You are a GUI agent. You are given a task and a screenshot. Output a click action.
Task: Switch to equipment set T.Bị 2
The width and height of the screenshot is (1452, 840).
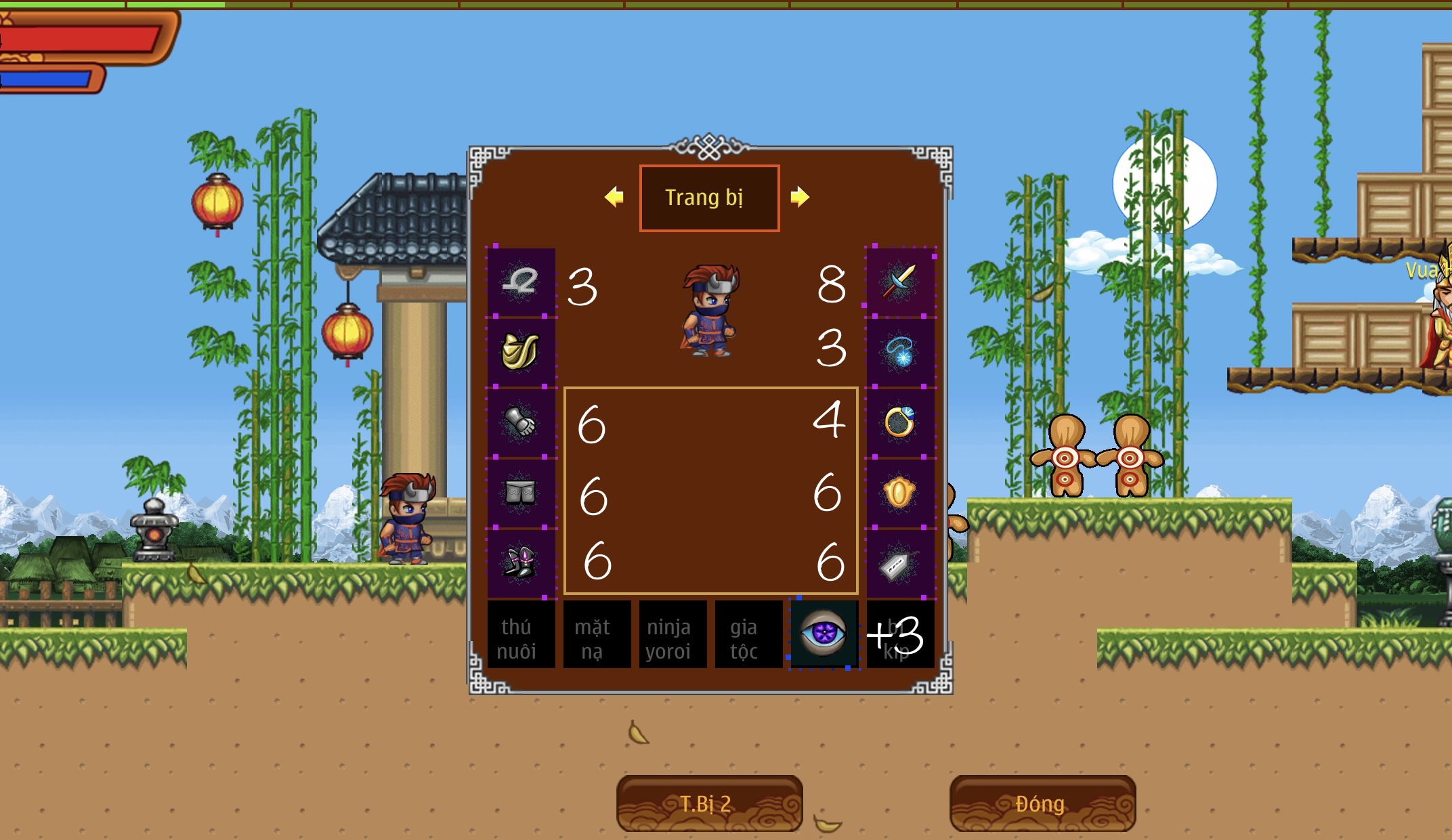click(x=708, y=803)
